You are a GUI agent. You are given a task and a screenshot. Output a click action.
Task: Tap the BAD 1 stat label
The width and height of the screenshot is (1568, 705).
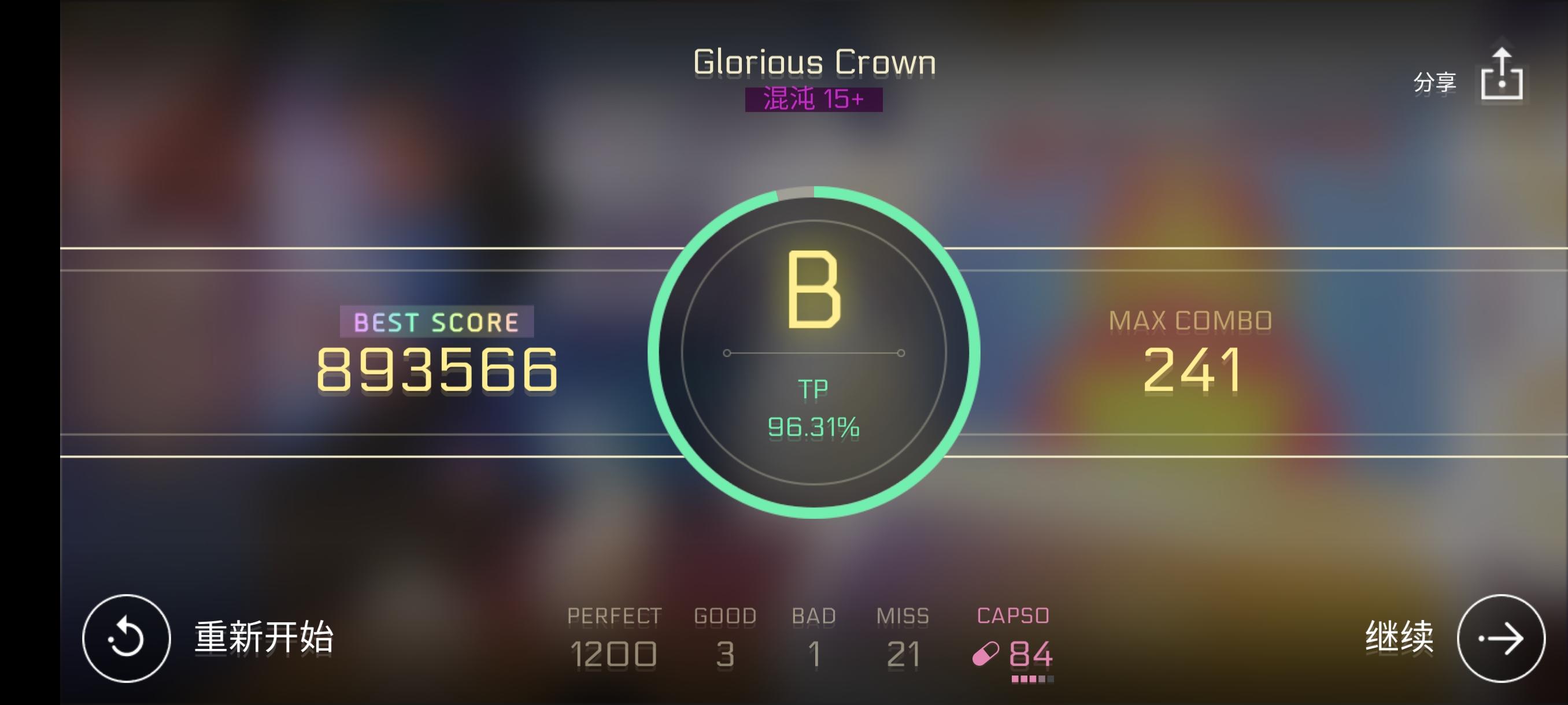pos(814,615)
